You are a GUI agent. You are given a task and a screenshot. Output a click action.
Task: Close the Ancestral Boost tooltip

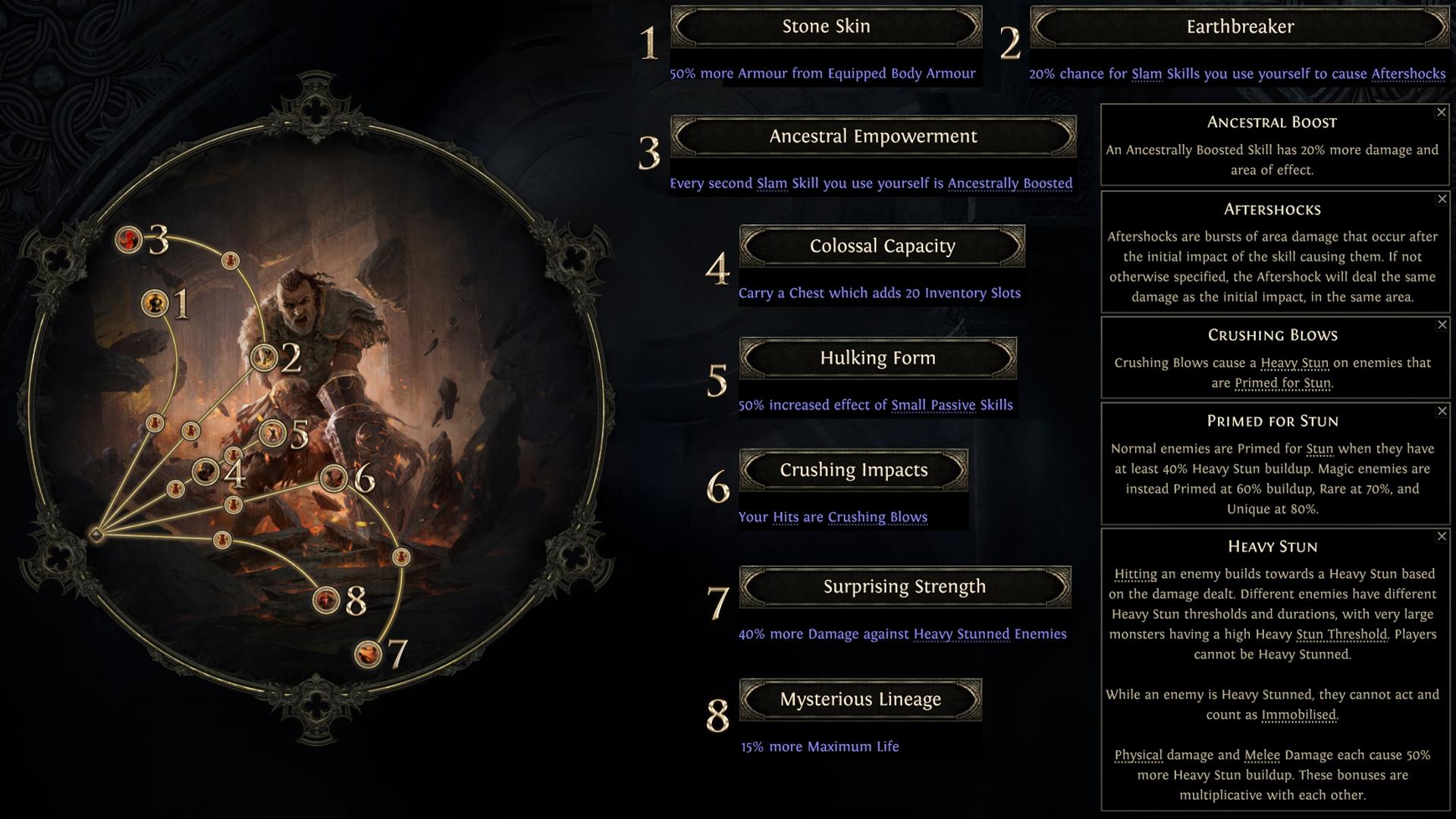click(x=1442, y=112)
